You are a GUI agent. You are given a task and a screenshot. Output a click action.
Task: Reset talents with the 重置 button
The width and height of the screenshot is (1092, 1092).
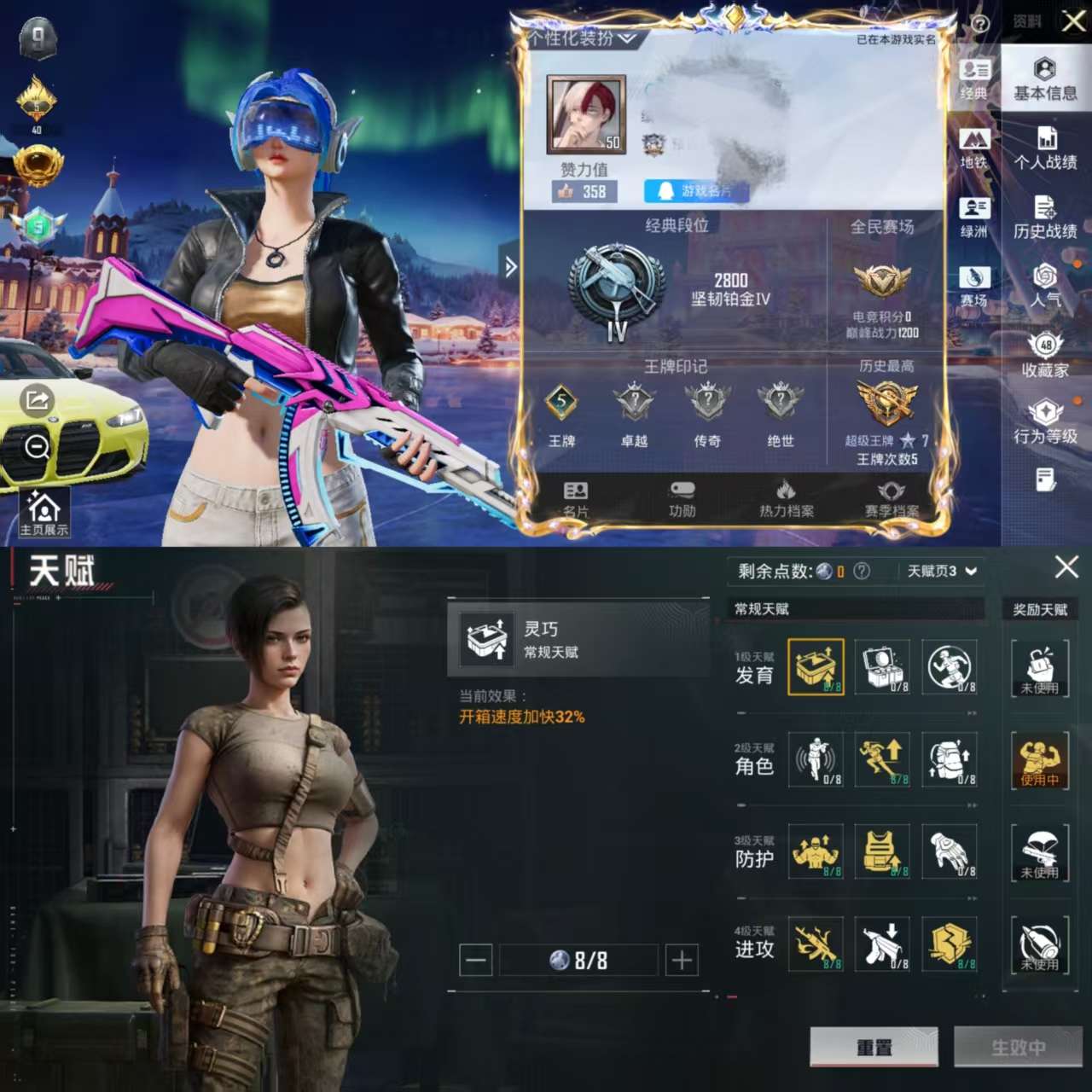874,1047
